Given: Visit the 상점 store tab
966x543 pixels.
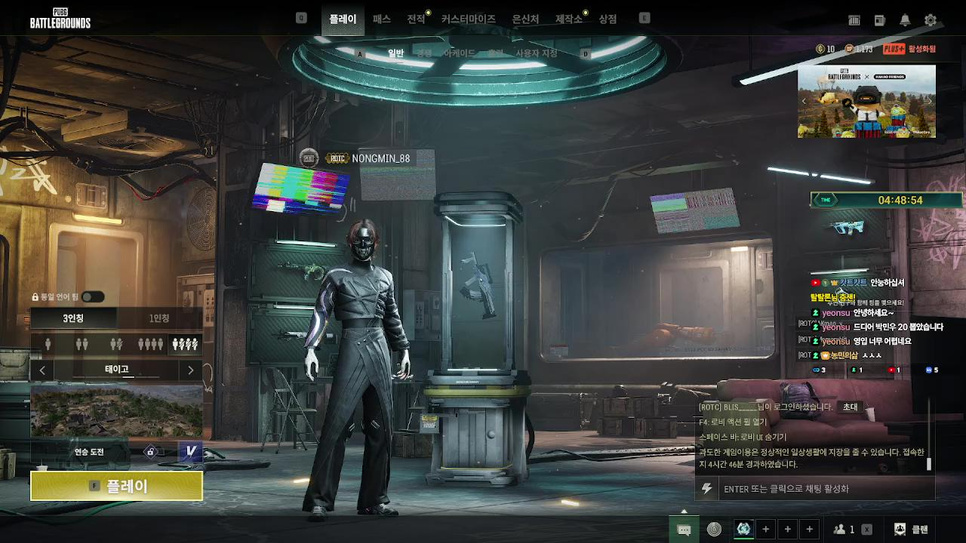Looking at the screenshot, I should 607,19.
